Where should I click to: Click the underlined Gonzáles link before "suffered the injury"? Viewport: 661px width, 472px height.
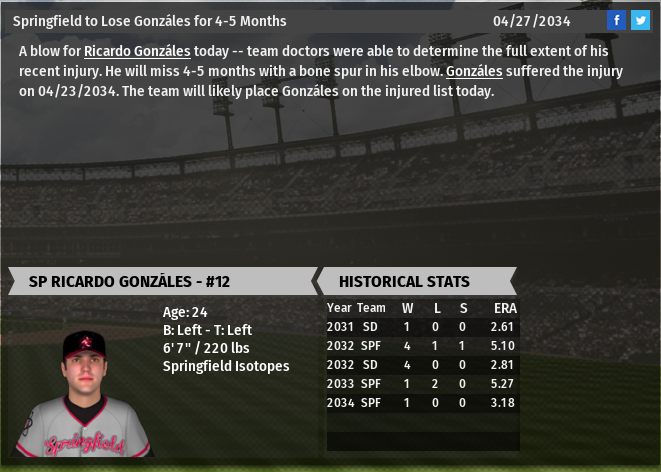click(475, 71)
